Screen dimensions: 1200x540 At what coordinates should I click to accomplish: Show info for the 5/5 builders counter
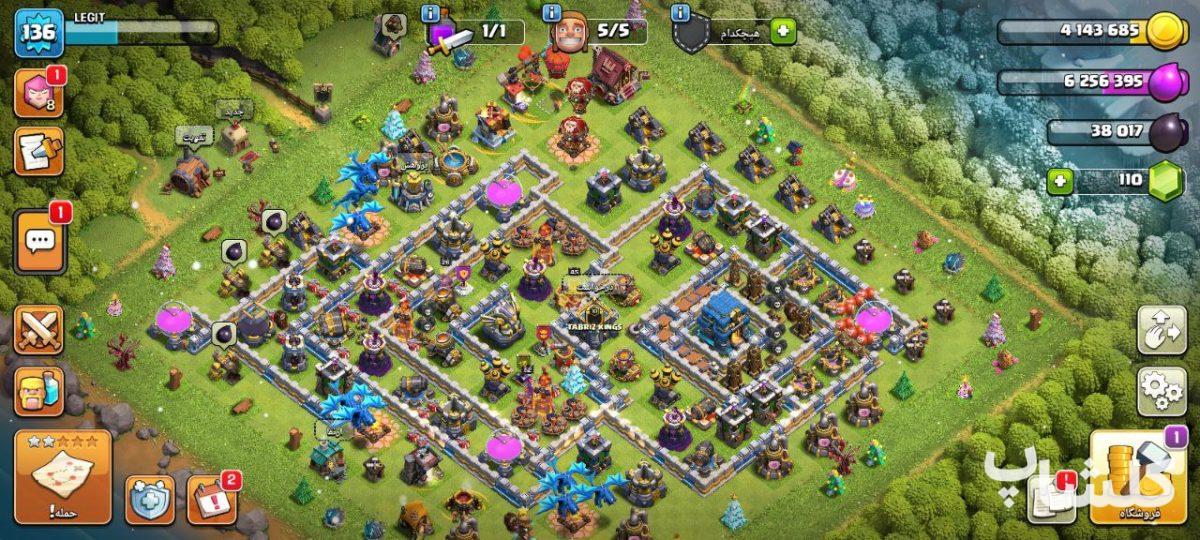552,13
